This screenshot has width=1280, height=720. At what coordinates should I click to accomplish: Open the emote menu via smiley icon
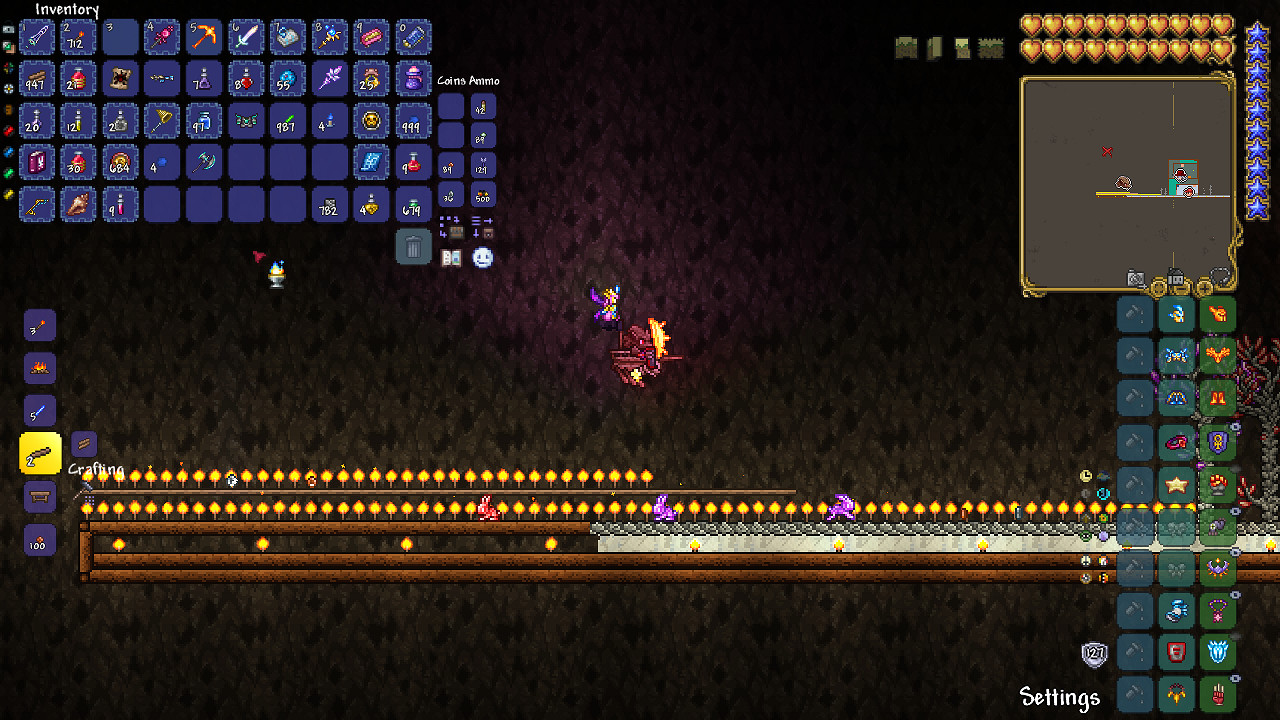[x=481, y=258]
